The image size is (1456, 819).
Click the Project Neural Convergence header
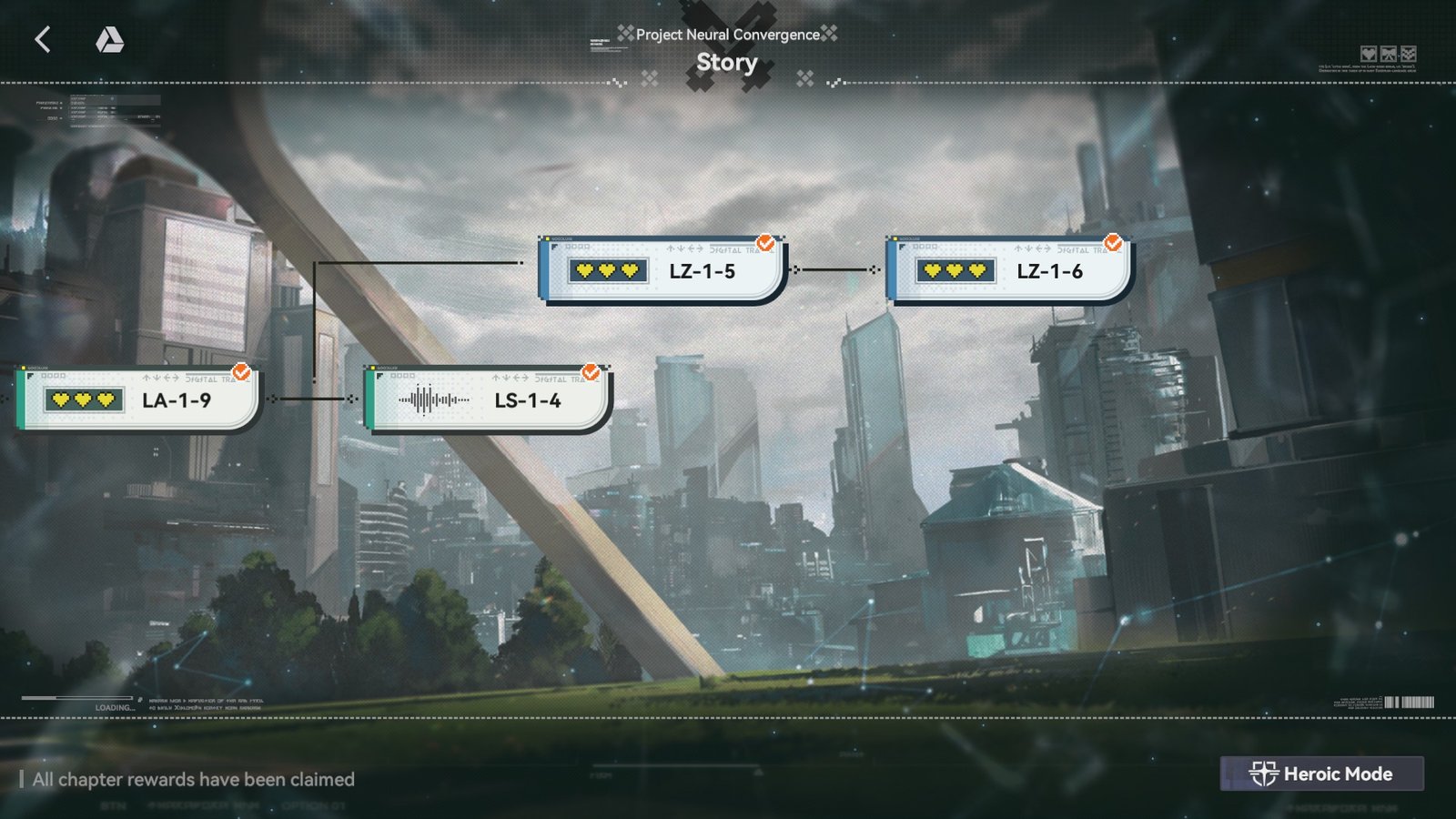click(x=727, y=35)
